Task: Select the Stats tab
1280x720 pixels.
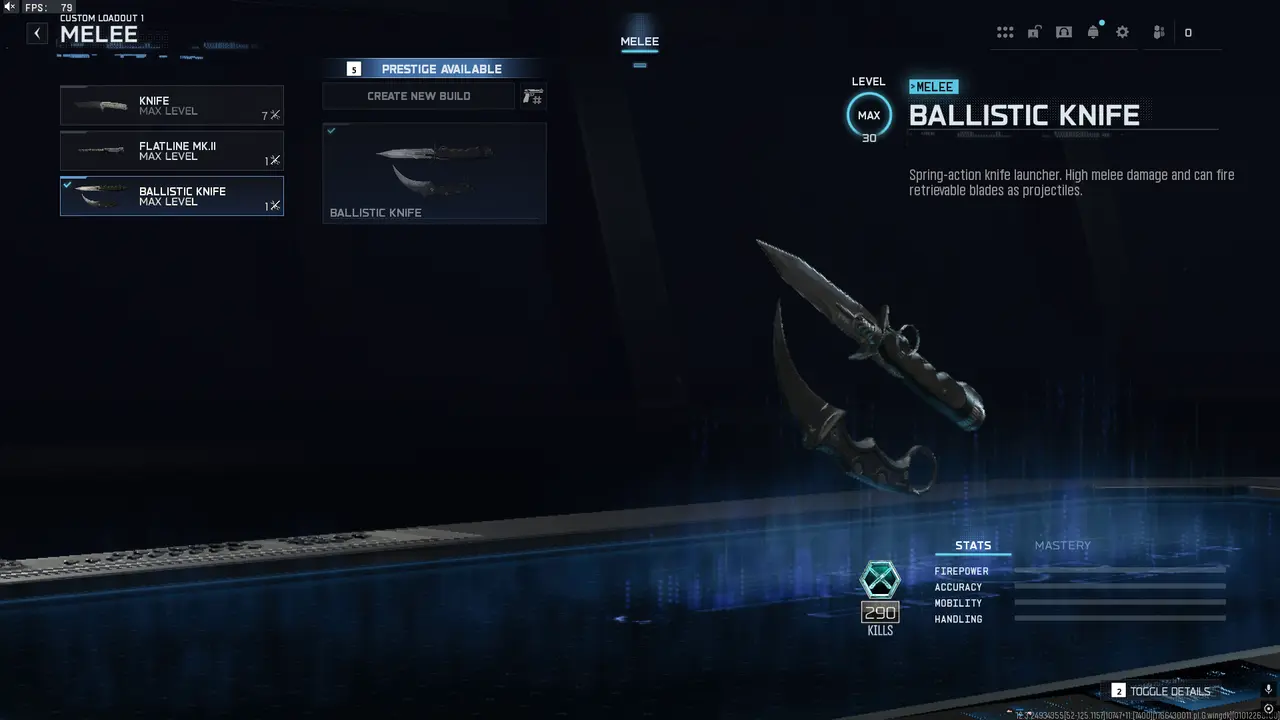Action: pos(972,545)
